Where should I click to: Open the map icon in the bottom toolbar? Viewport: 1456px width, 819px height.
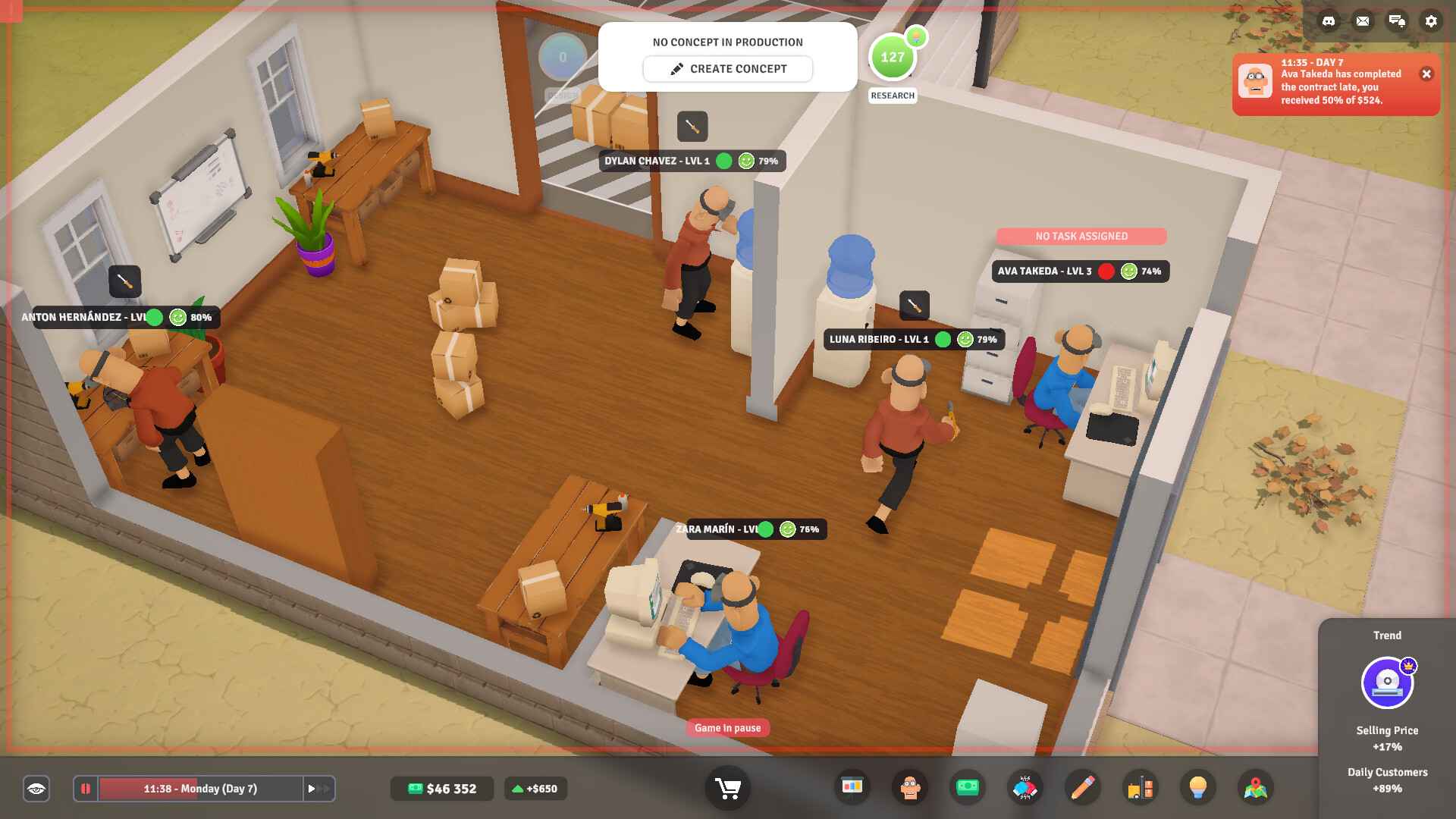(x=1254, y=788)
